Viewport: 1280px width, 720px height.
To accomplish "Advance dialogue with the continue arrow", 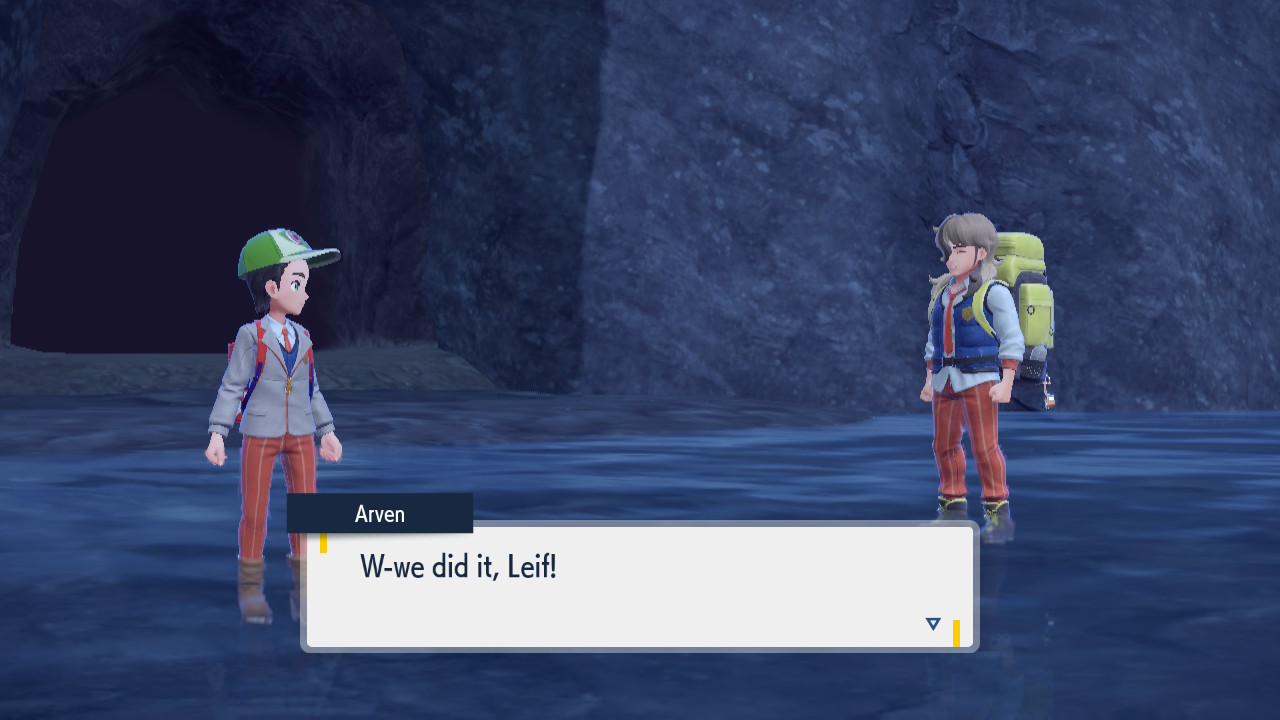I will [x=933, y=624].
